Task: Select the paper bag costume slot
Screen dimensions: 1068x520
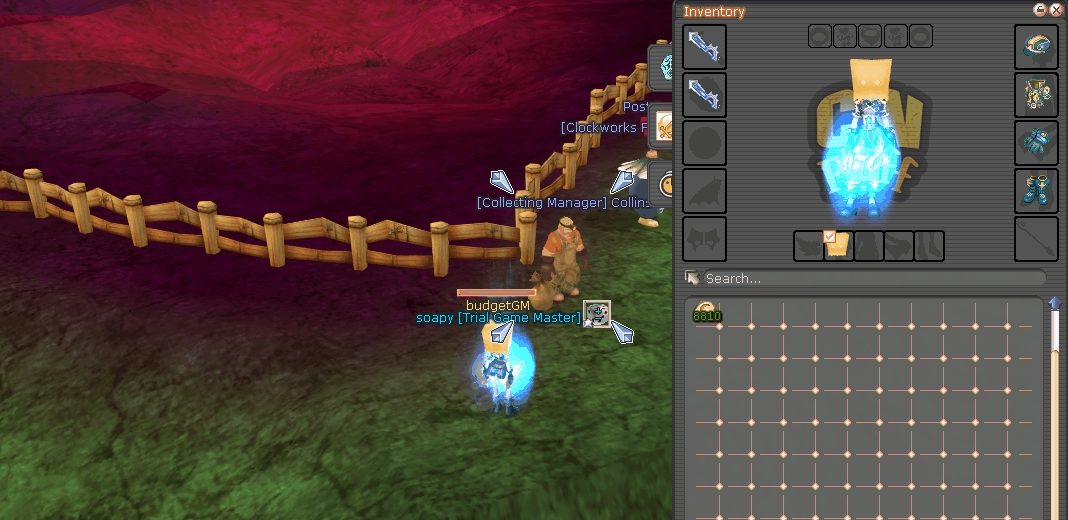Action: click(838, 247)
